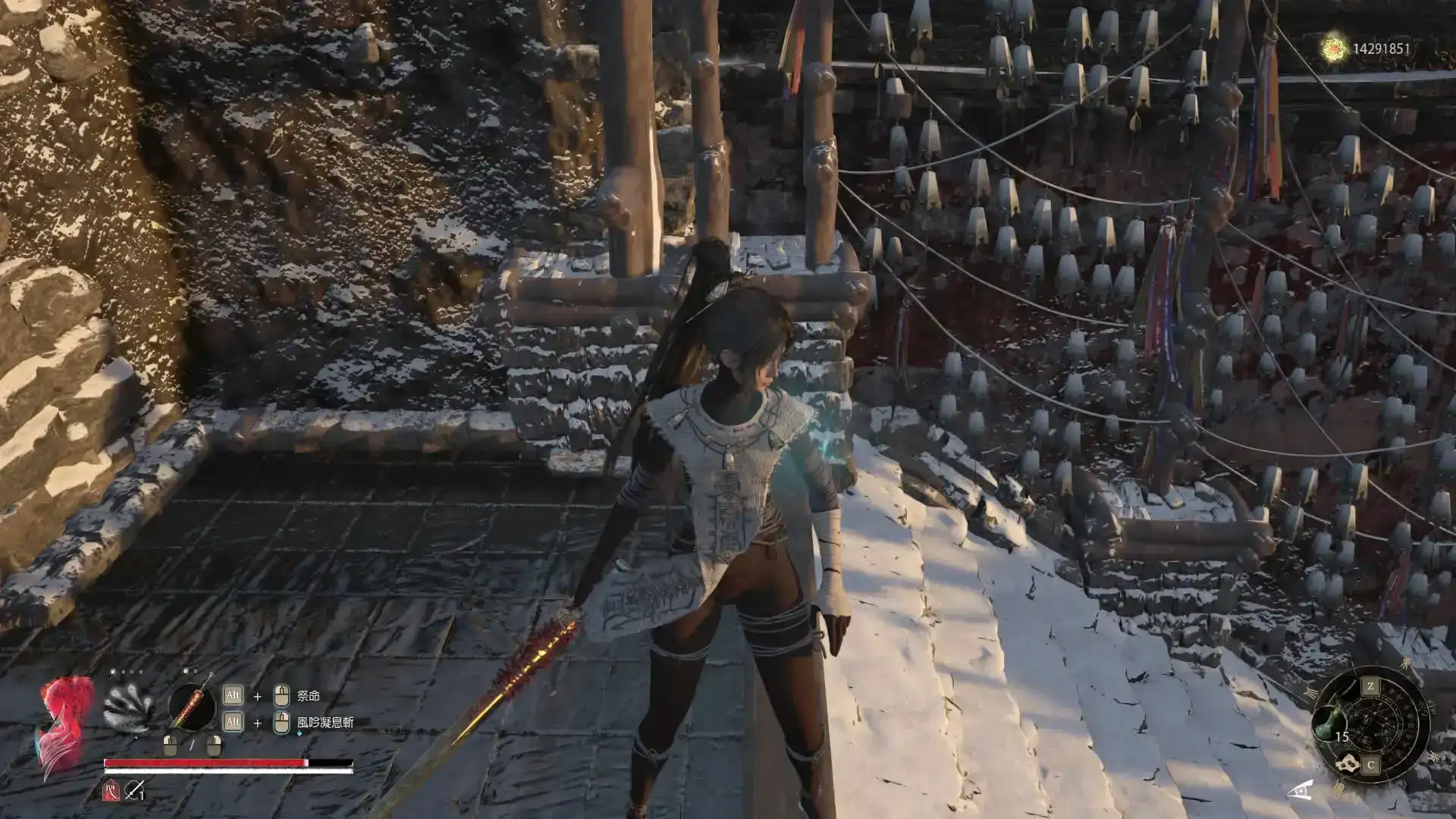
Task: Activate the 祭命 weapon skill
Action: (x=308, y=696)
